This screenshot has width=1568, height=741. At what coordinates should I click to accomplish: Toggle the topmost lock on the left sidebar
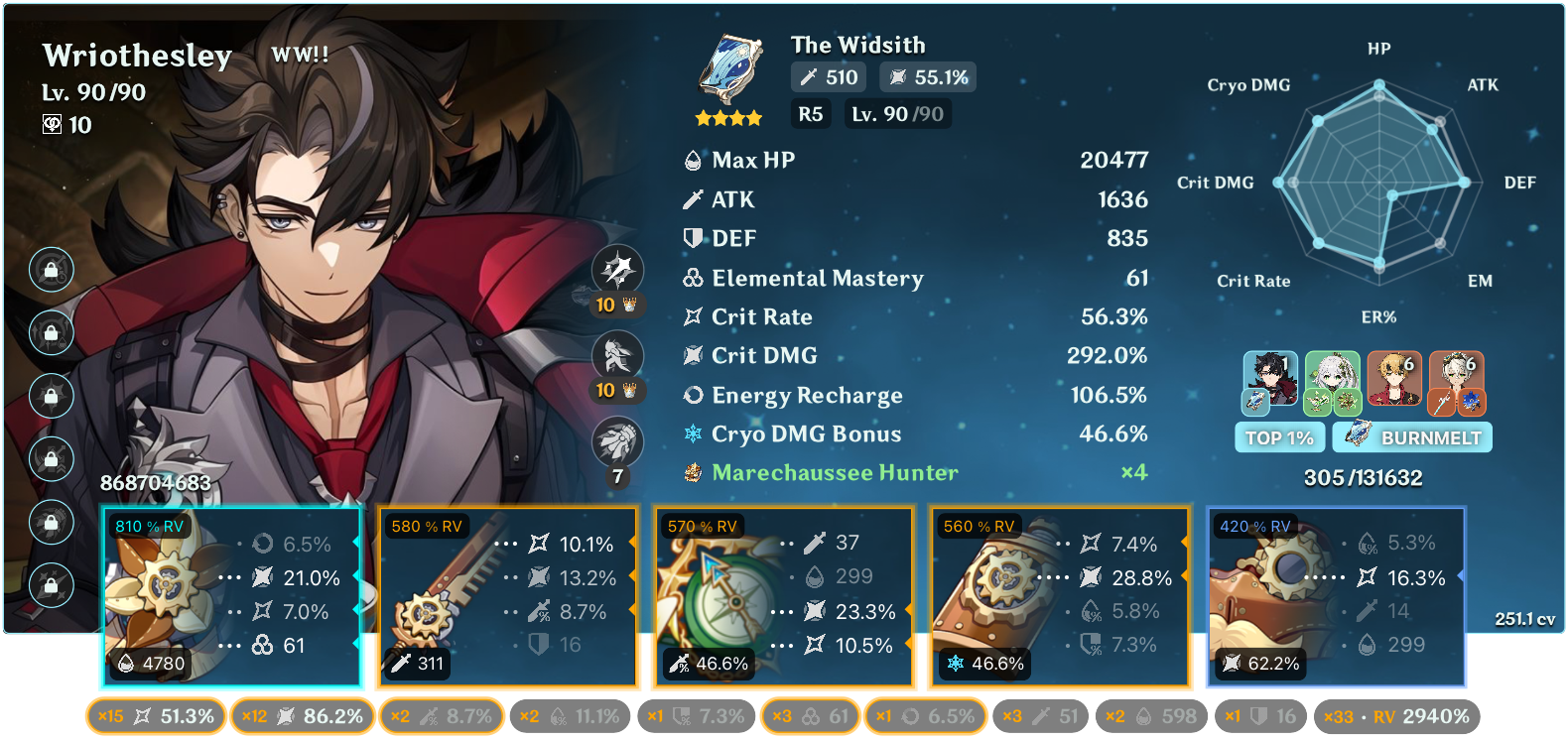click(51, 269)
